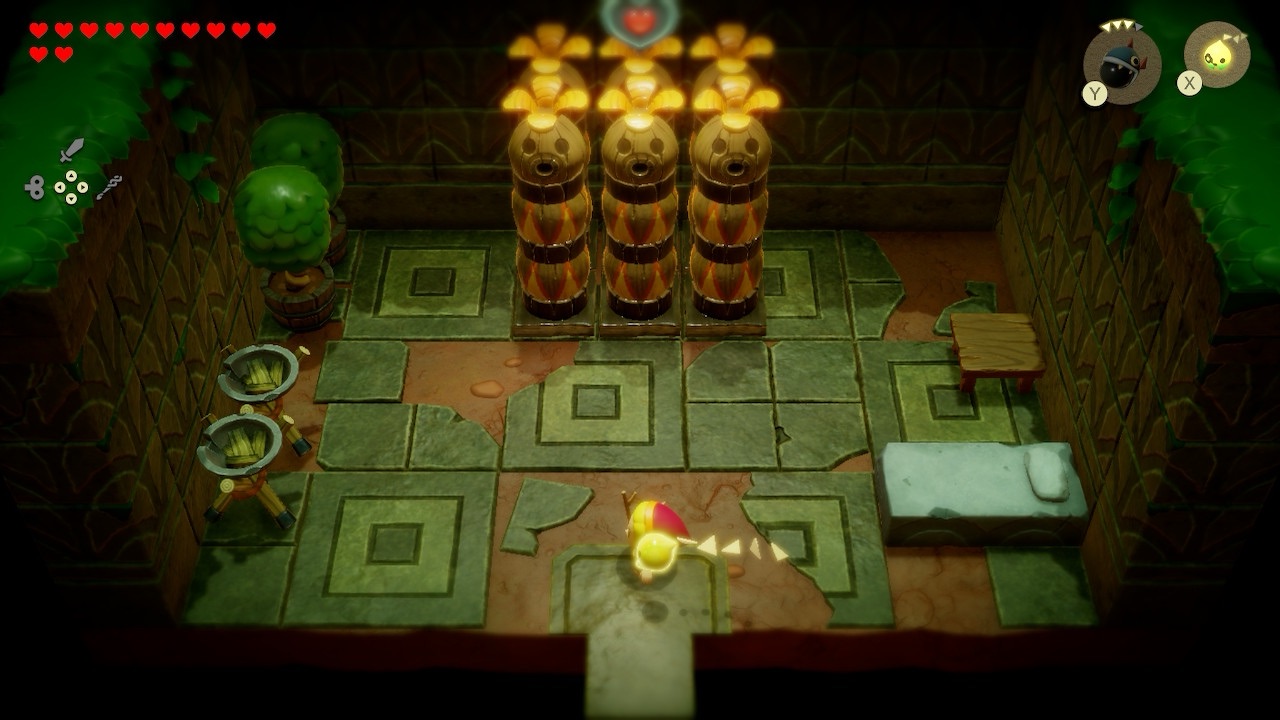Viewport: 1280px width, 720px height.
Task: Pick the rod shortcut icon
Action: [x=109, y=186]
